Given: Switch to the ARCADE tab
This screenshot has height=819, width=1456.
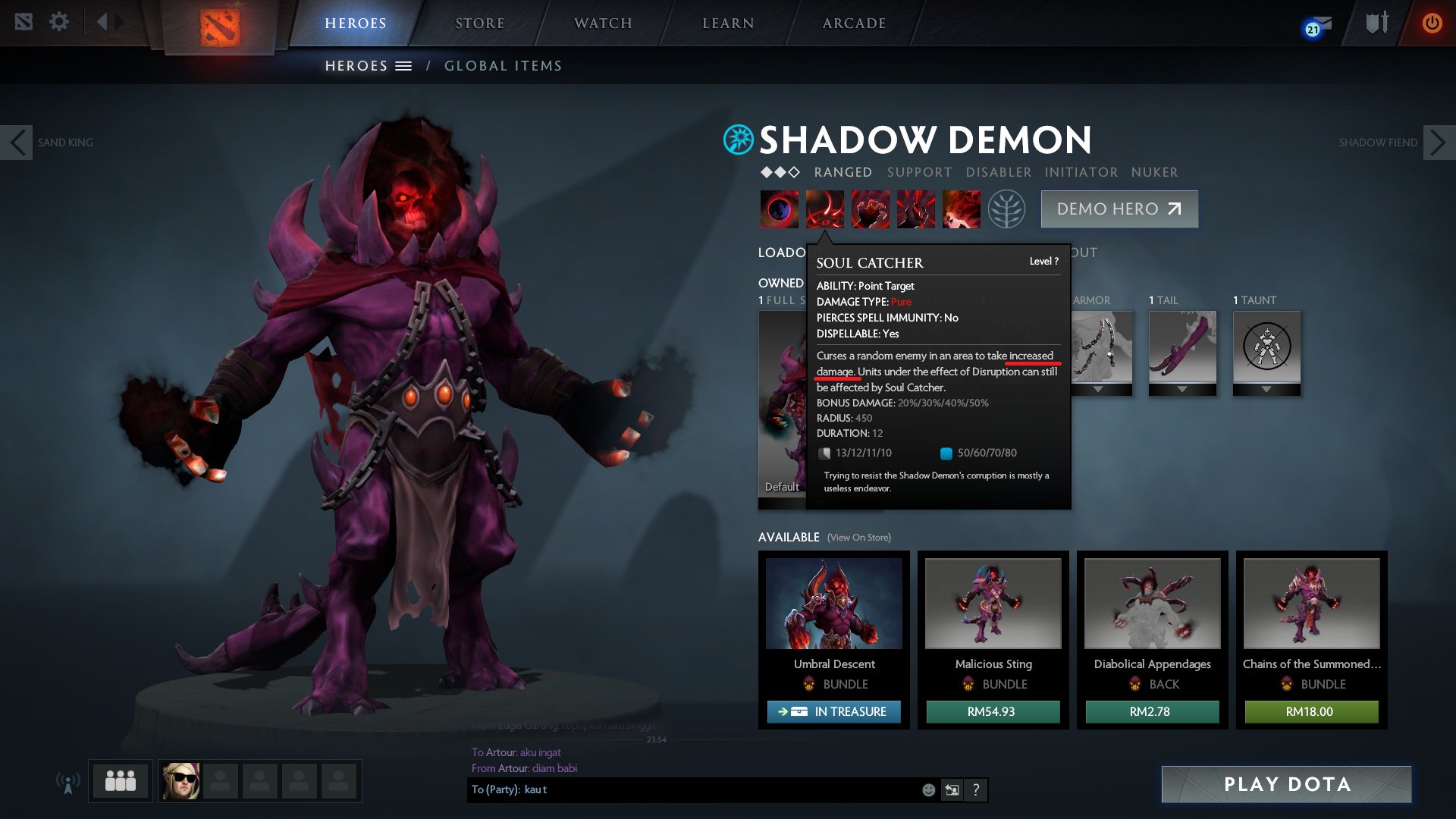Looking at the screenshot, I should click(x=854, y=23).
